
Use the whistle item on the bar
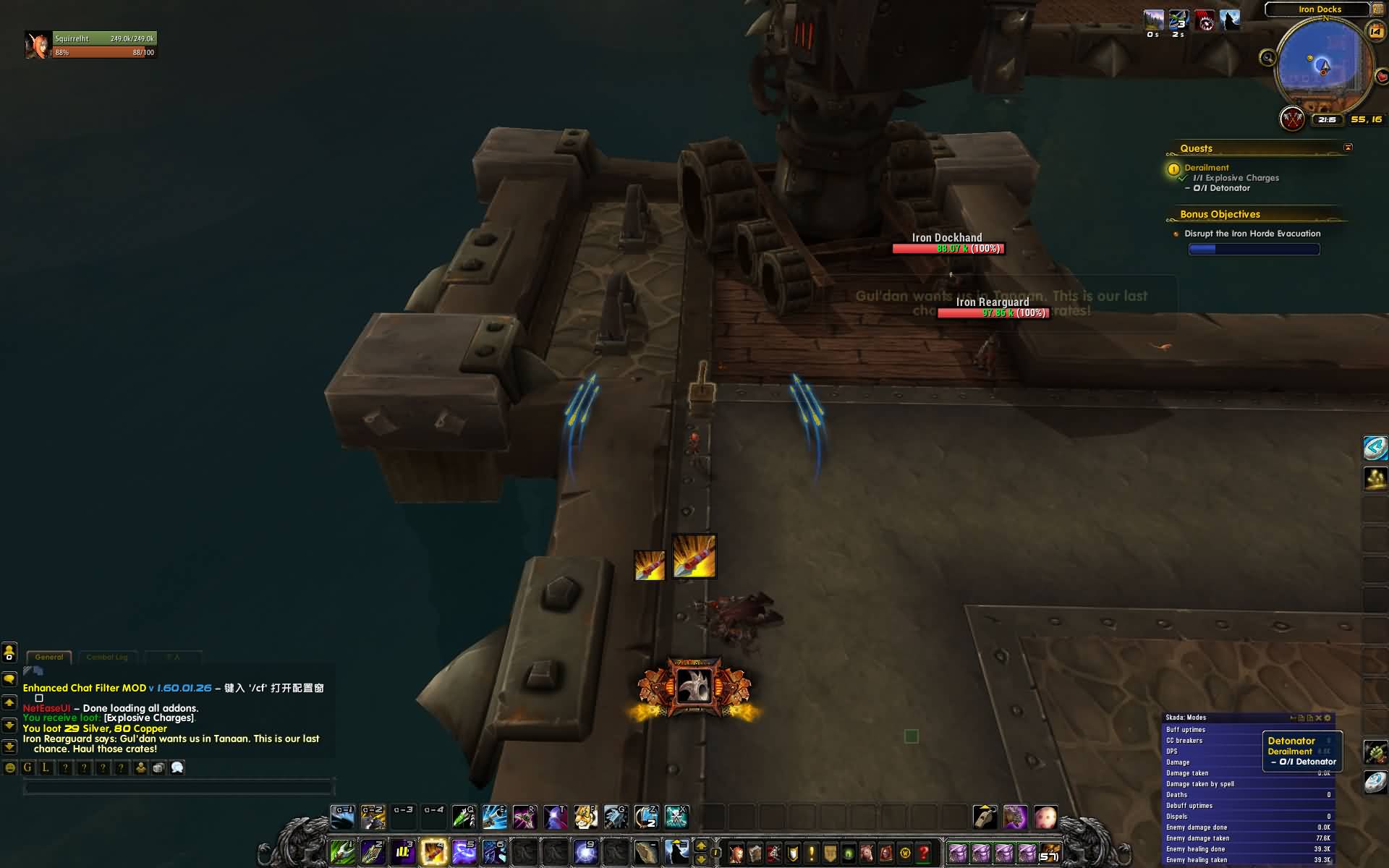(984, 817)
